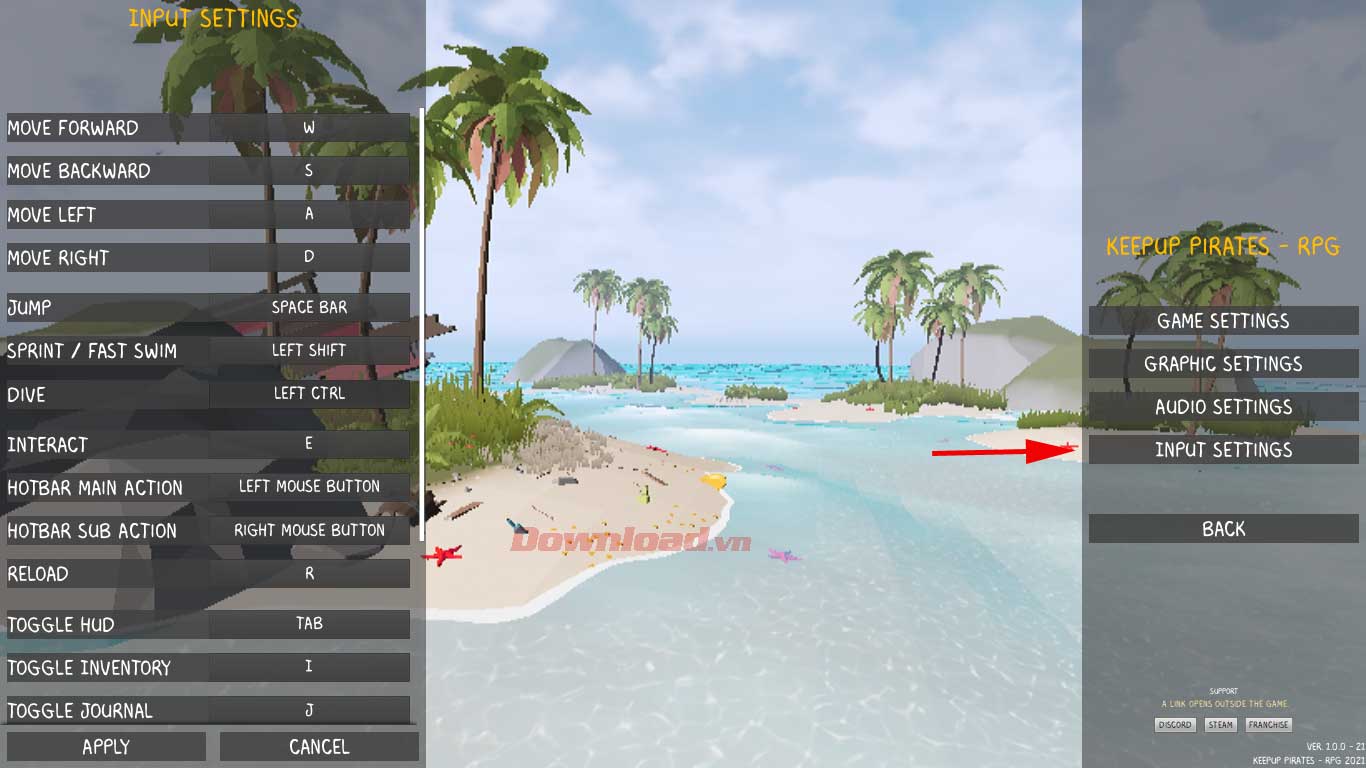This screenshot has height=768, width=1366.
Task: Apply the input settings changes
Action: point(106,746)
